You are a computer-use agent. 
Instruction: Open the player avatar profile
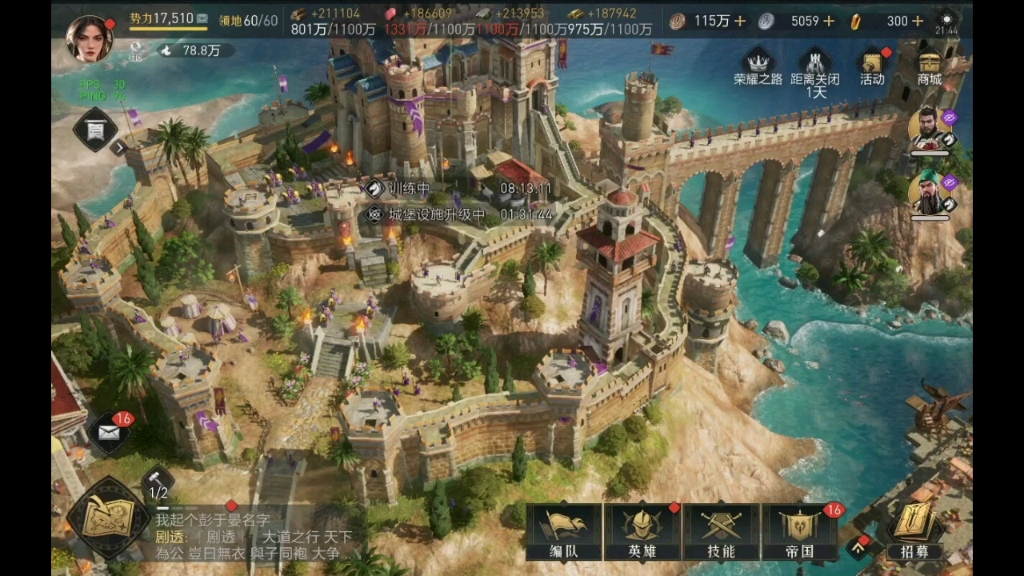(x=89, y=38)
